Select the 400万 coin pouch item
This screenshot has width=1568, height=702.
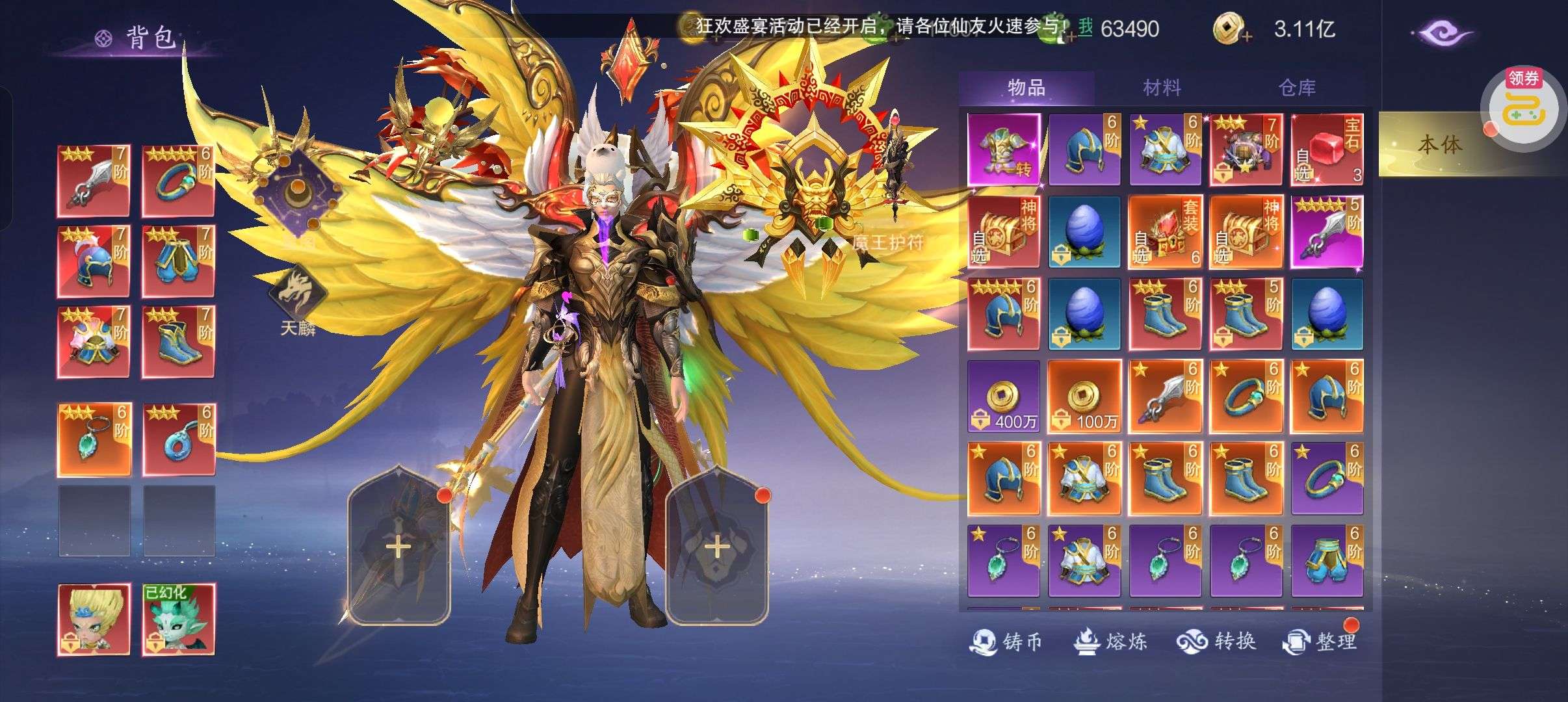tap(1004, 396)
